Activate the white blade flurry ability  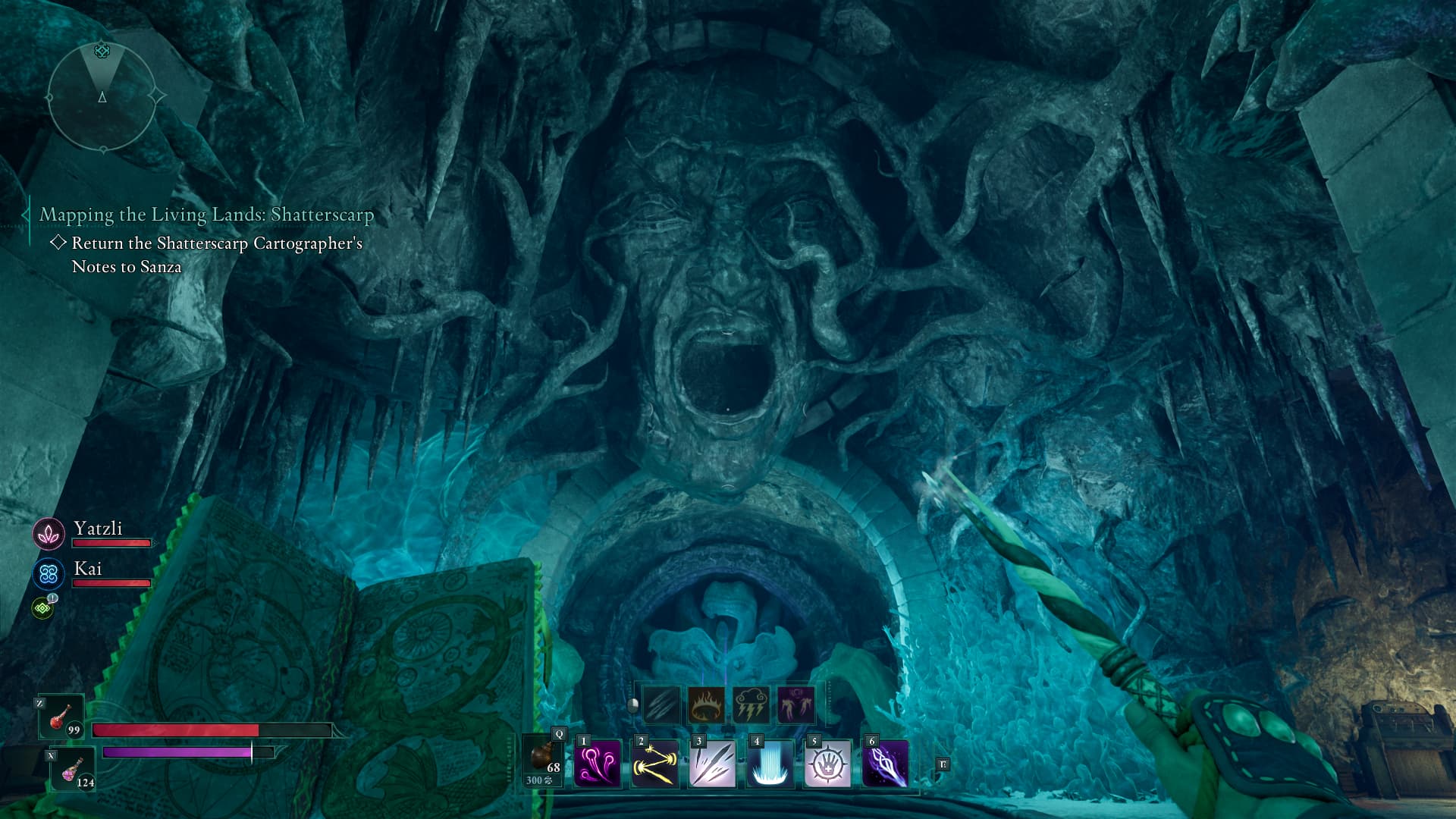(x=712, y=764)
